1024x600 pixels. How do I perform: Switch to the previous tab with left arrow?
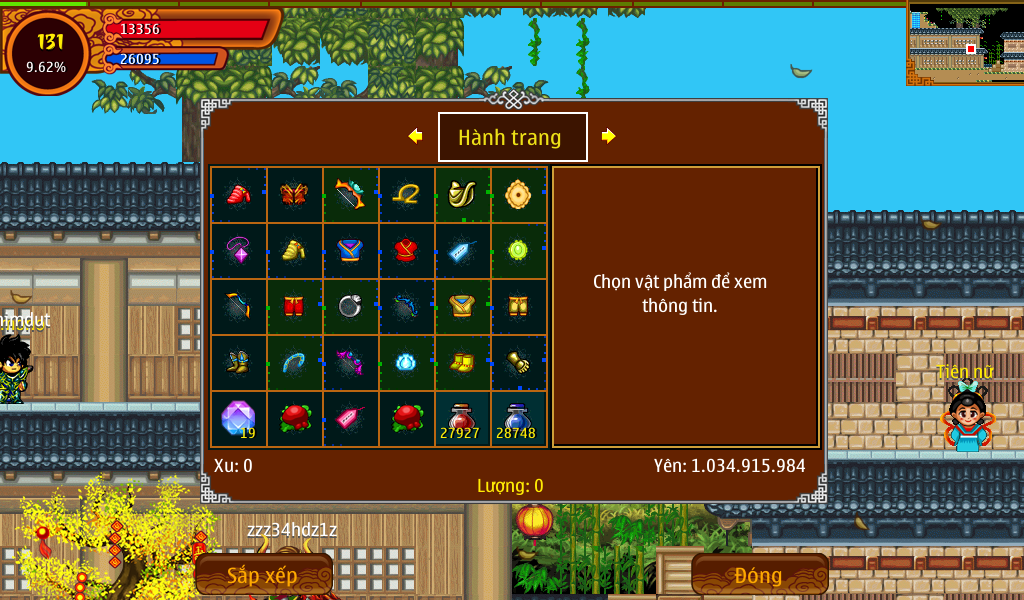415,136
